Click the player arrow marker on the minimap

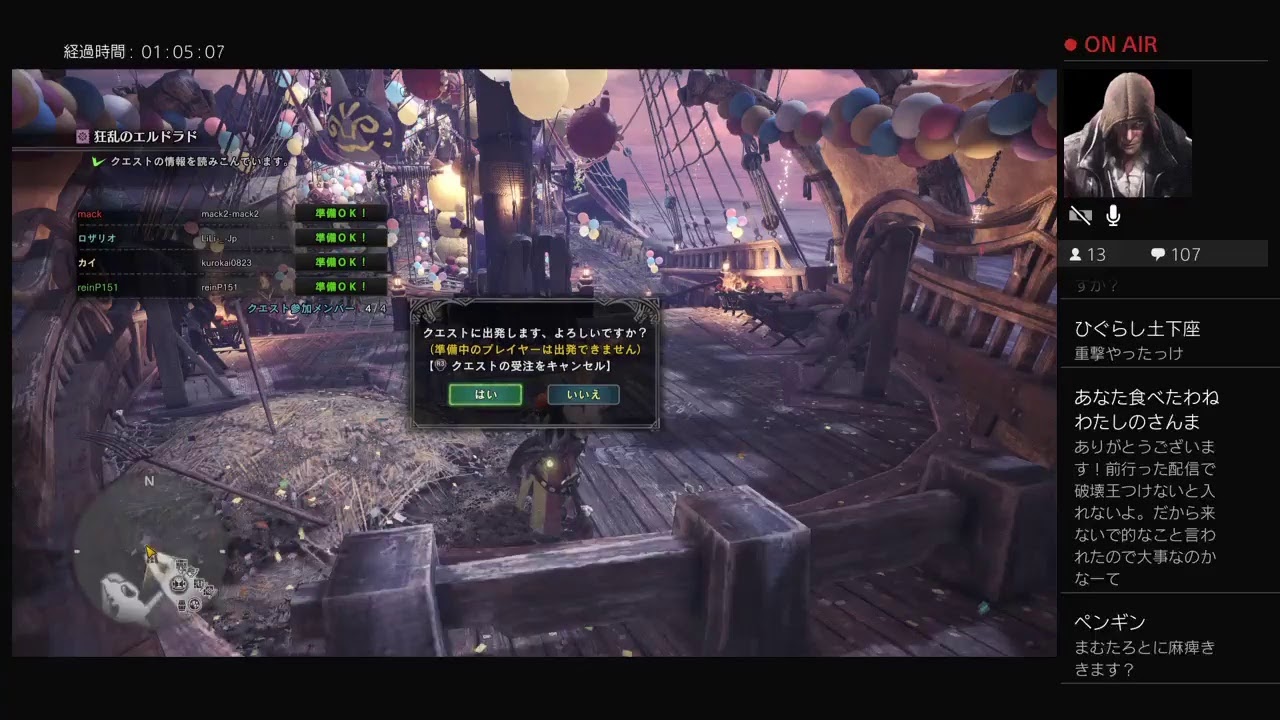151,550
